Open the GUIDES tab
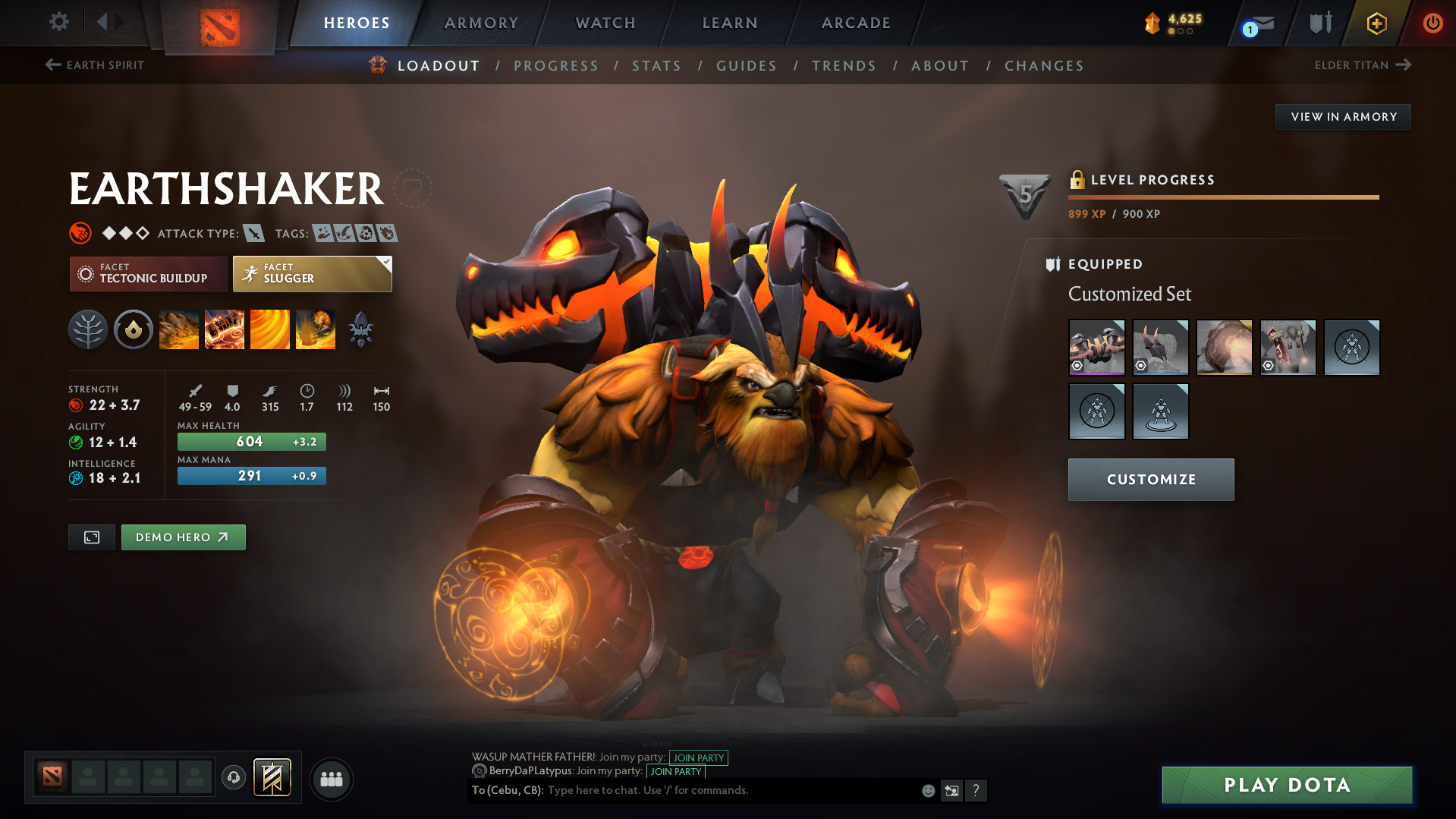Image resolution: width=1456 pixels, height=819 pixels. click(x=746, y=66)
